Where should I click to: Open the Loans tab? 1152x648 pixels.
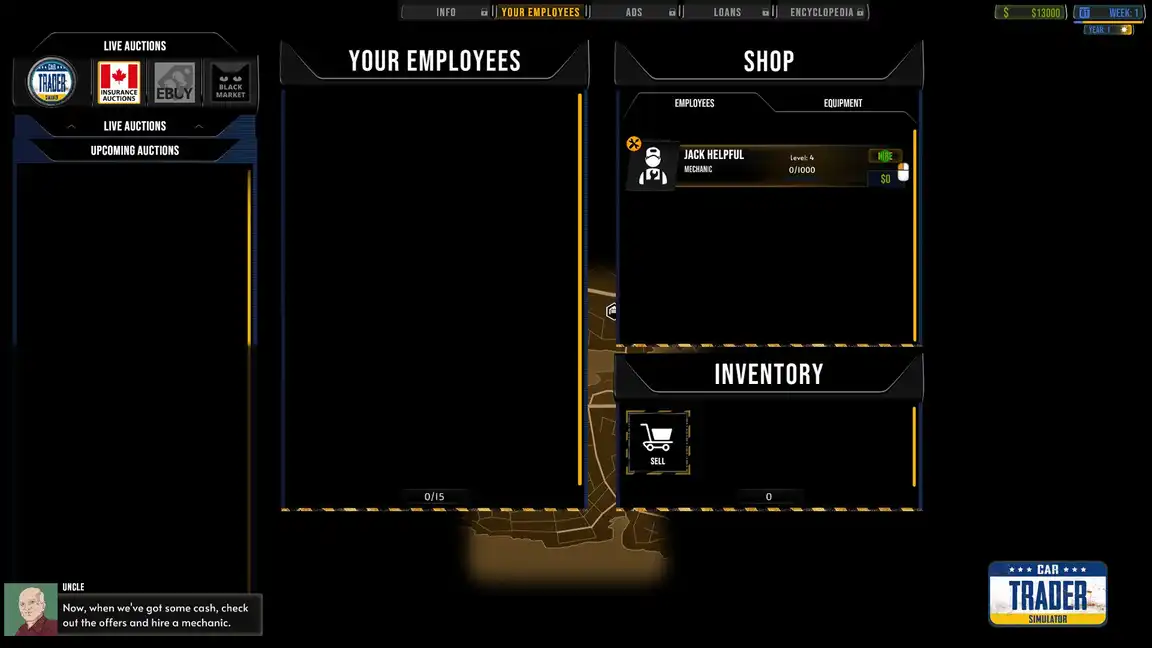727,12
